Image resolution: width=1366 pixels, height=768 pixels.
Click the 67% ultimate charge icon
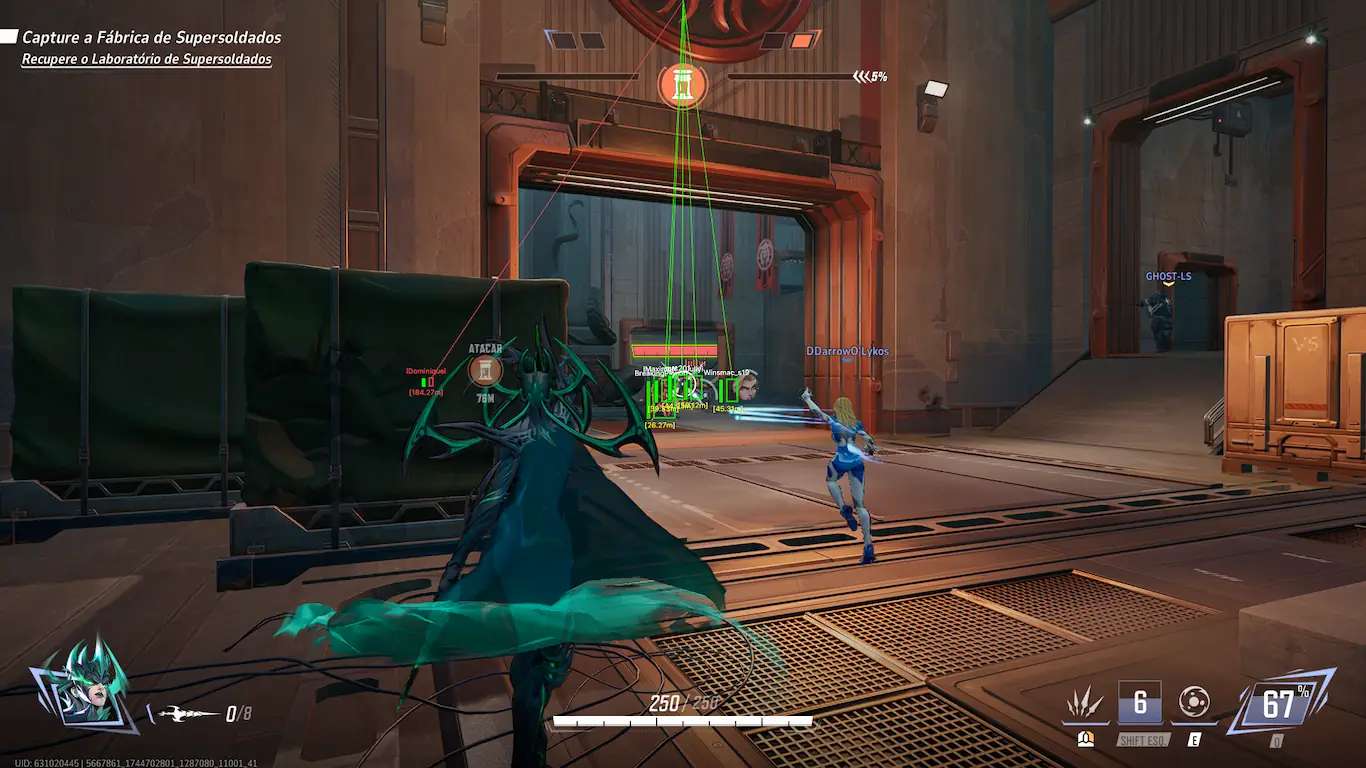click(1279, 704)
